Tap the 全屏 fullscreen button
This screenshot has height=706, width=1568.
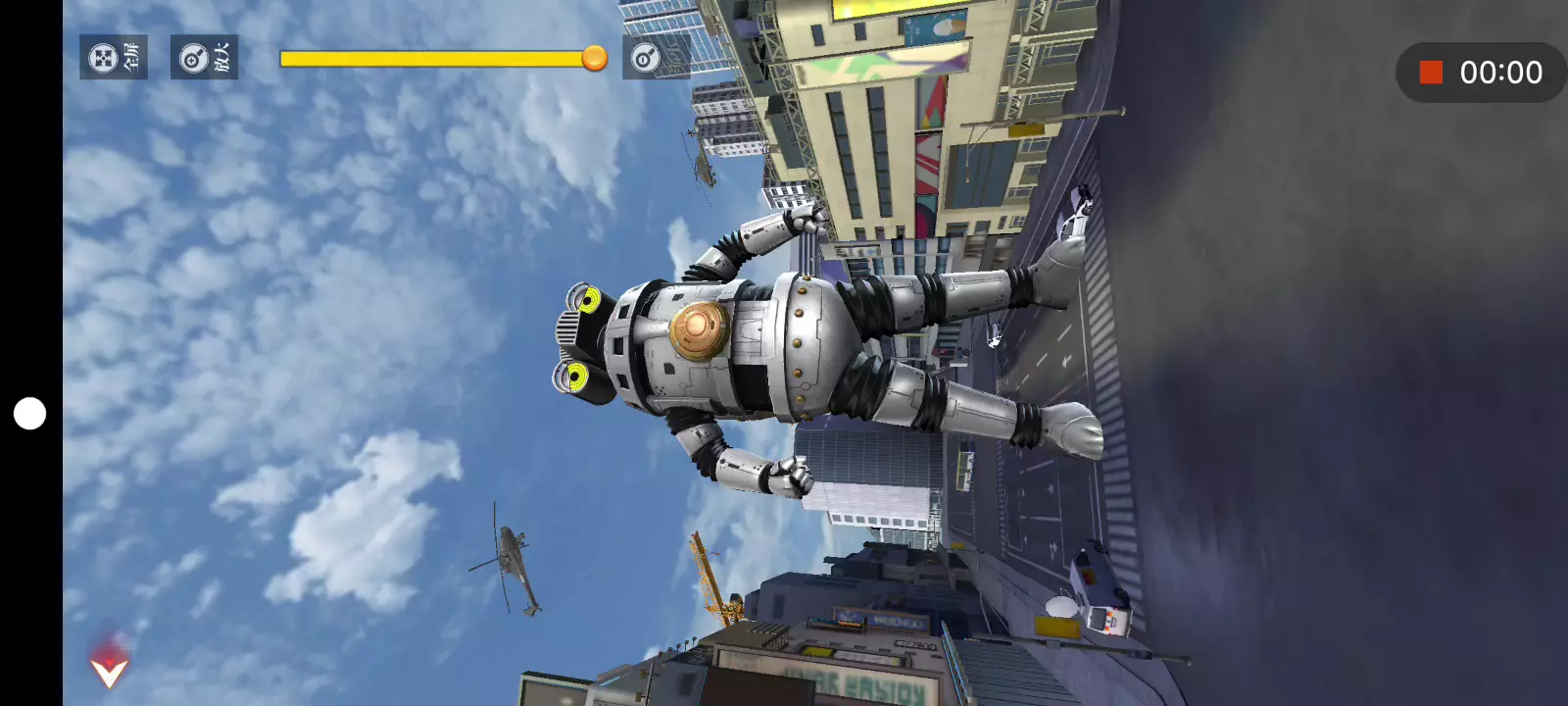pos(114,58)
